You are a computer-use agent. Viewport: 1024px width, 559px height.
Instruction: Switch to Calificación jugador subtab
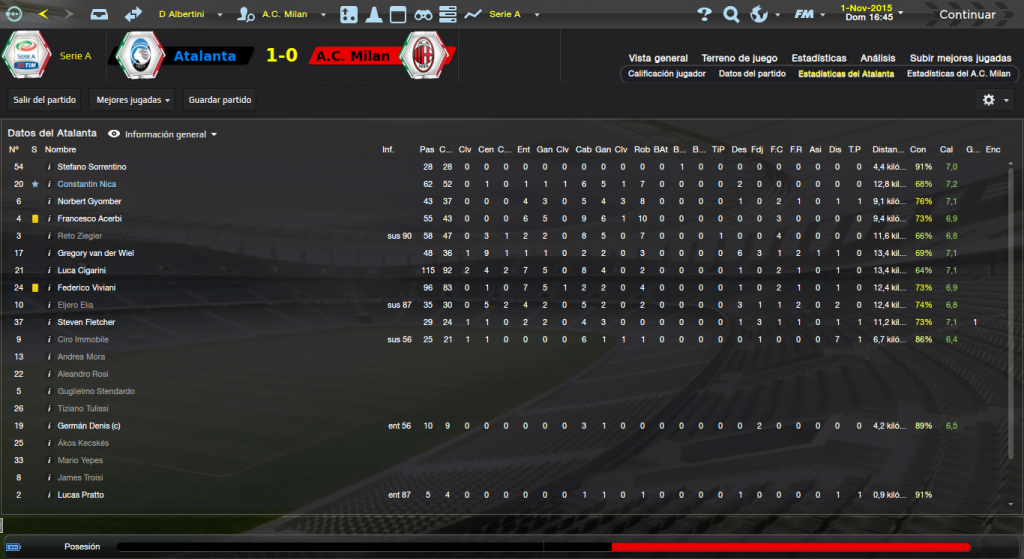[x=667, y=74]
